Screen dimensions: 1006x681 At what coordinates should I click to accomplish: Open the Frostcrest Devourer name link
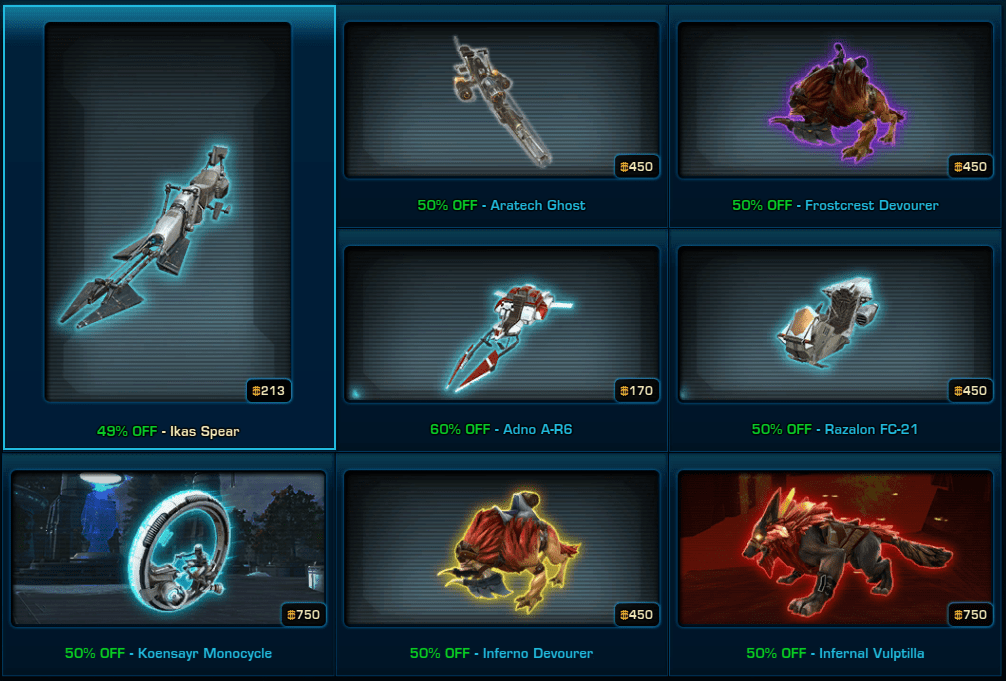[872, 205]
